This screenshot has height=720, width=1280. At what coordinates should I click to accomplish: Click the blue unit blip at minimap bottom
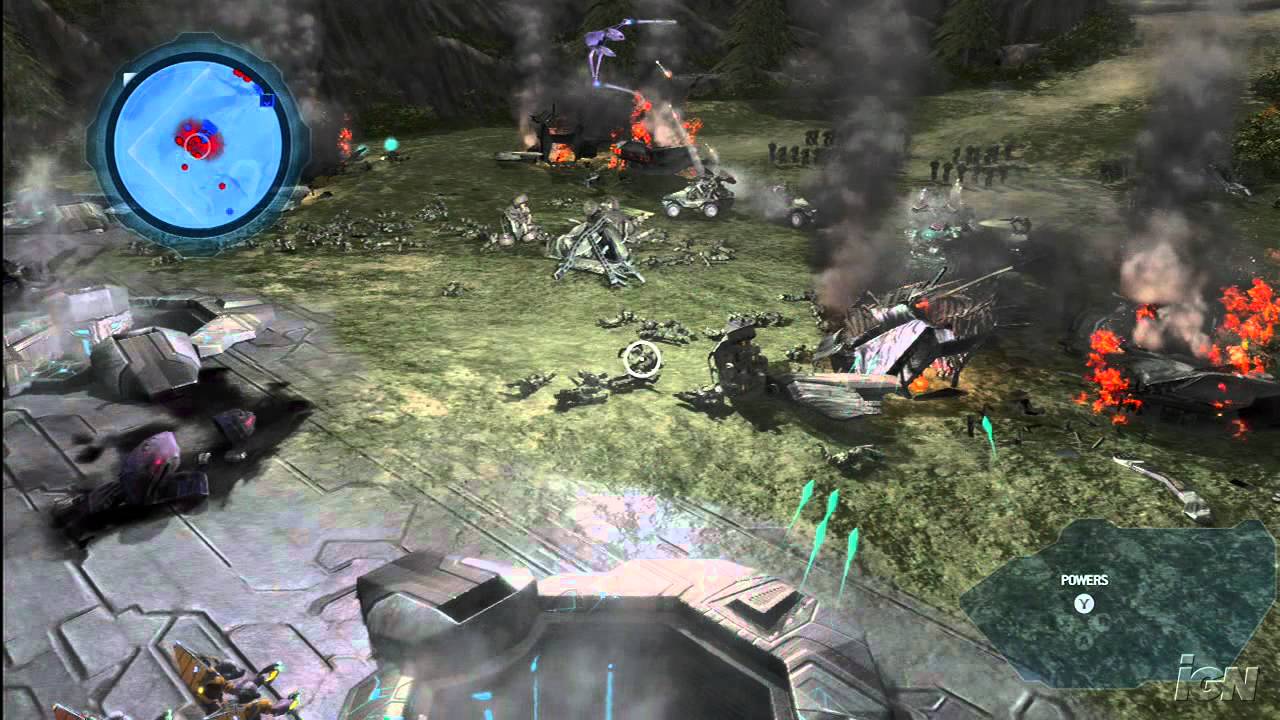(230, 211)
